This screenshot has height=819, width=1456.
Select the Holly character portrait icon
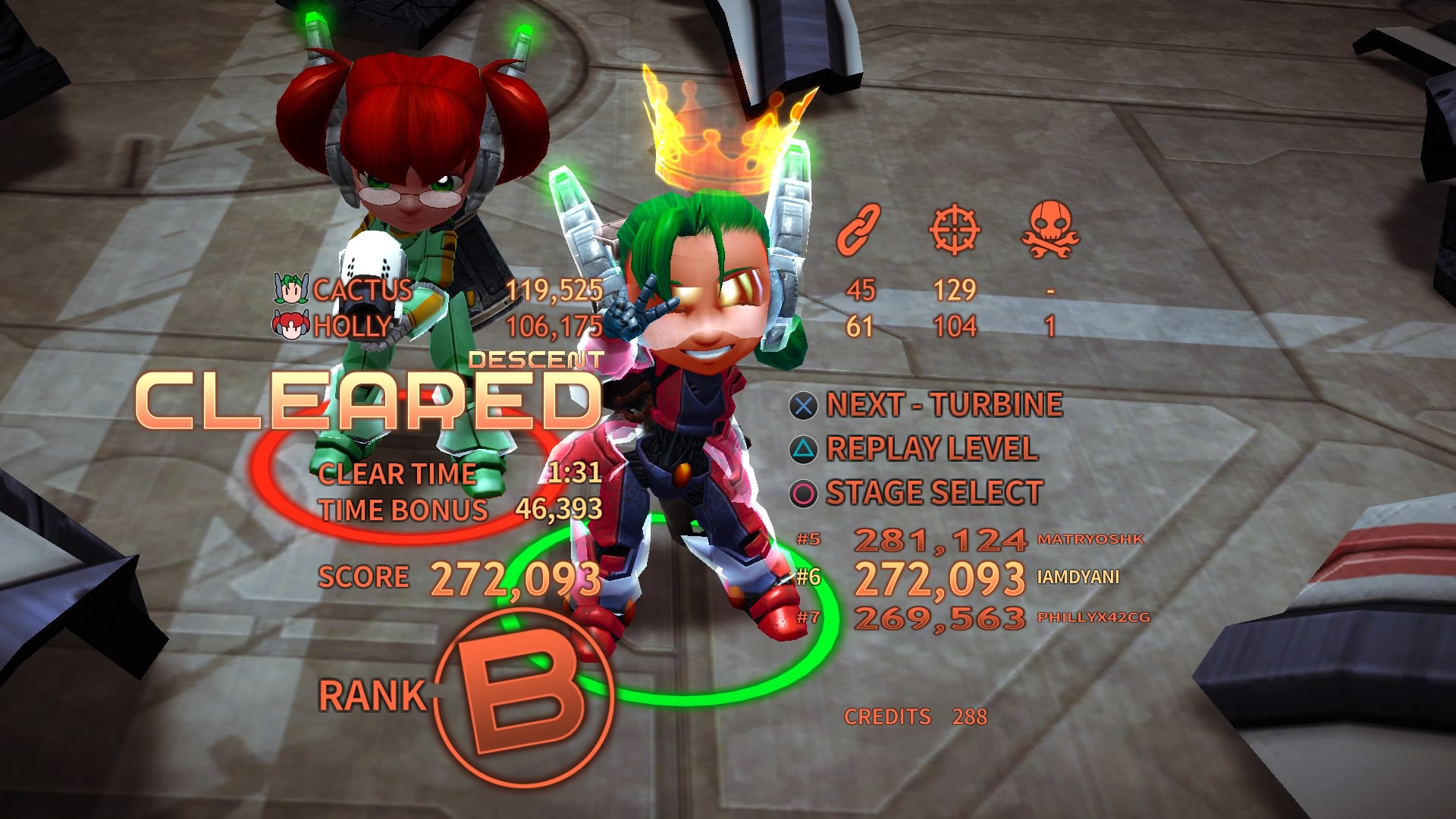[288, 324]
